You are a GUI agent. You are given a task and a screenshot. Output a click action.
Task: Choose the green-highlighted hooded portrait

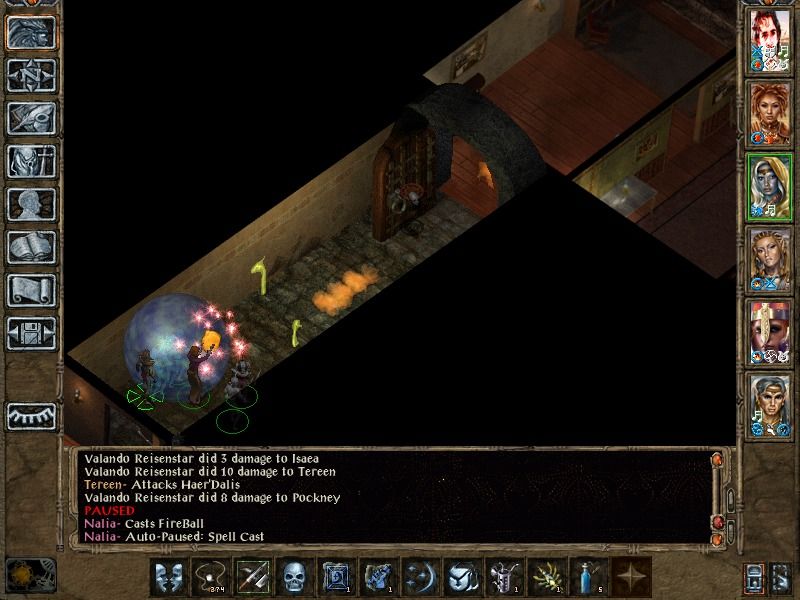tap(771, 187)
